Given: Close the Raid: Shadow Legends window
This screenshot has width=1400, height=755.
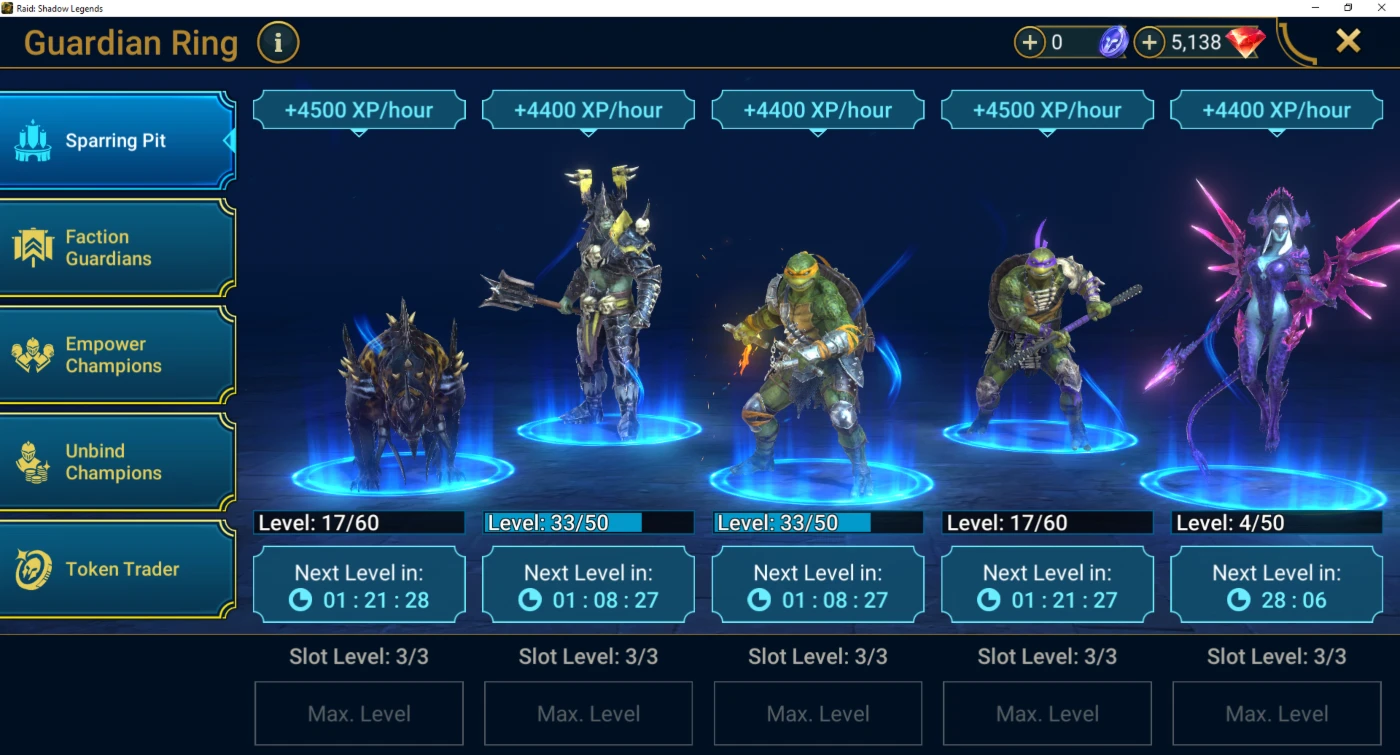Looking at the screenshot, I should (x=1384, y=8).
